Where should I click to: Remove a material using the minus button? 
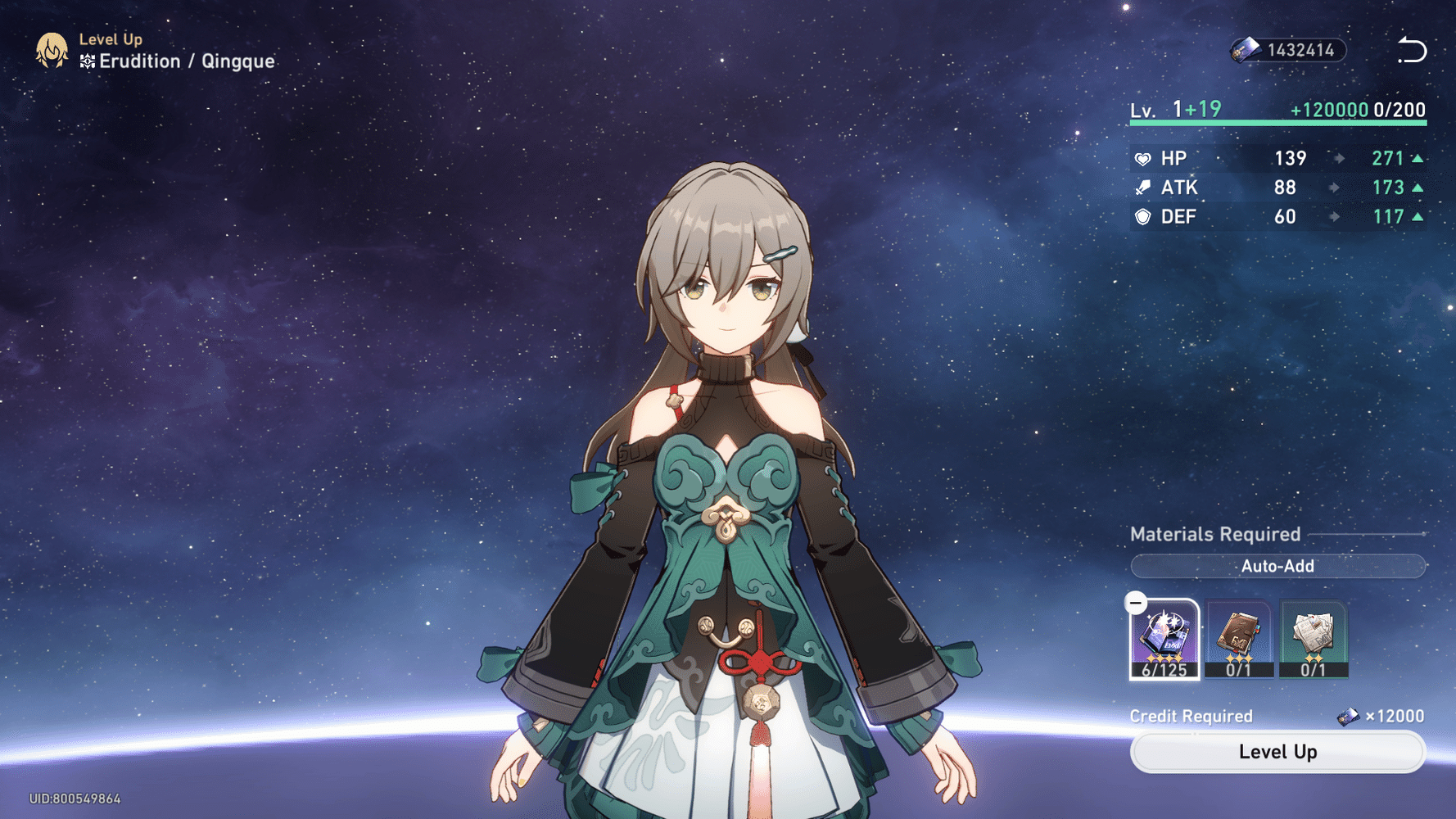pos(1137,604)
